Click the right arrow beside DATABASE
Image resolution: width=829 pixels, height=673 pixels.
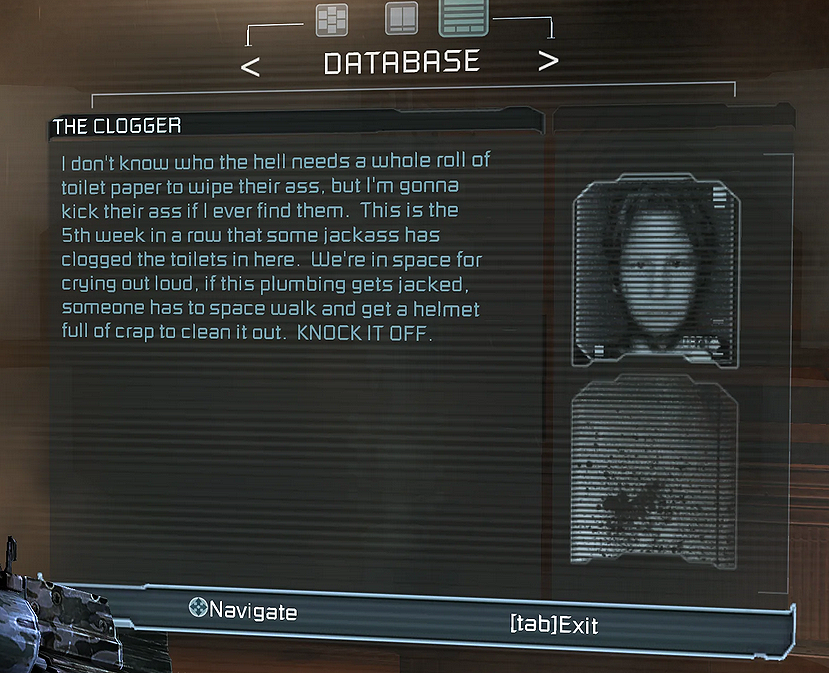[548, 62]
